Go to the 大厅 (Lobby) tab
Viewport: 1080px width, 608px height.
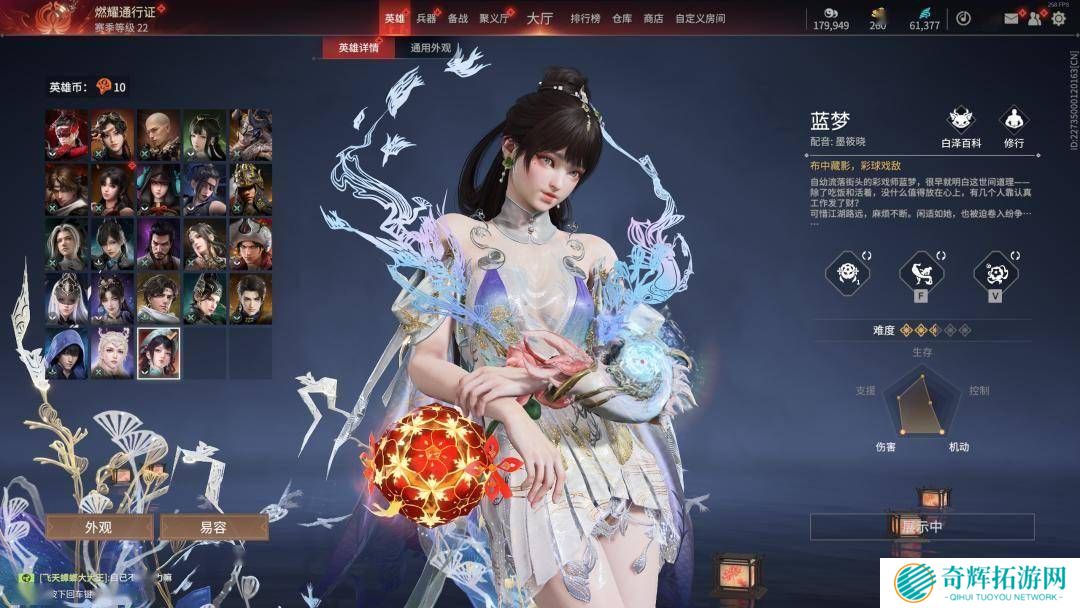click(539, 18)
